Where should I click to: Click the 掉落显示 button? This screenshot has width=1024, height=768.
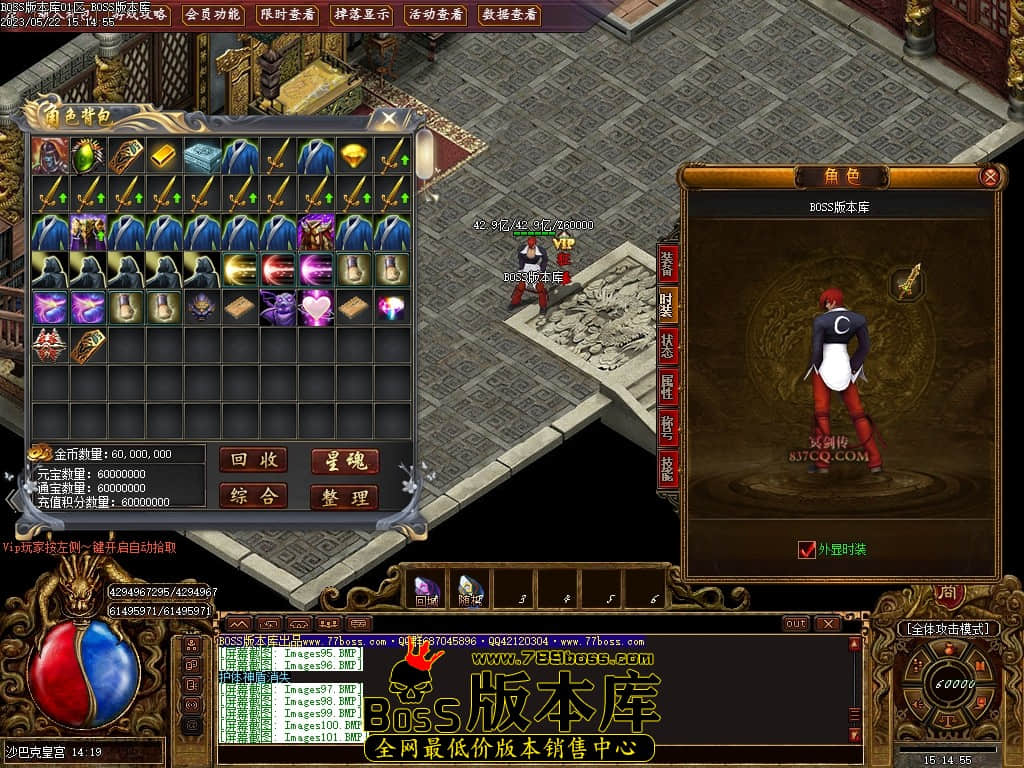tap(361, 14)
